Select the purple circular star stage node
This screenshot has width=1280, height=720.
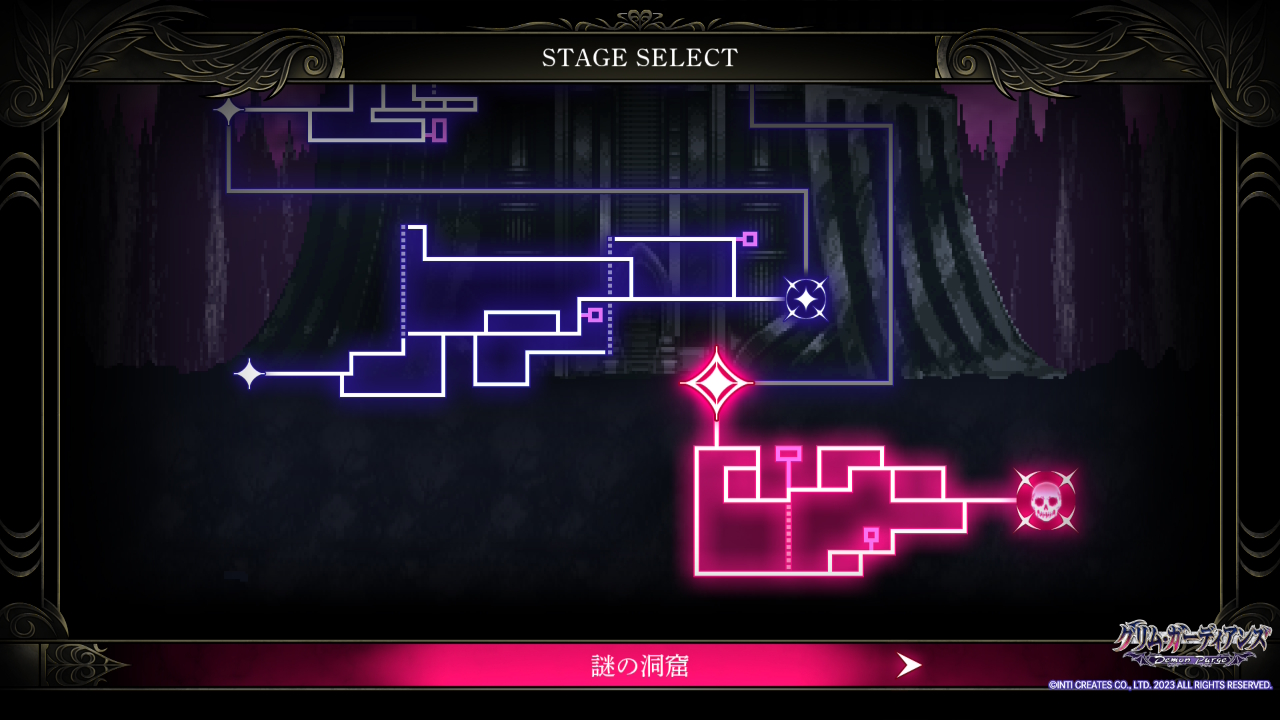tap(805, 298)
